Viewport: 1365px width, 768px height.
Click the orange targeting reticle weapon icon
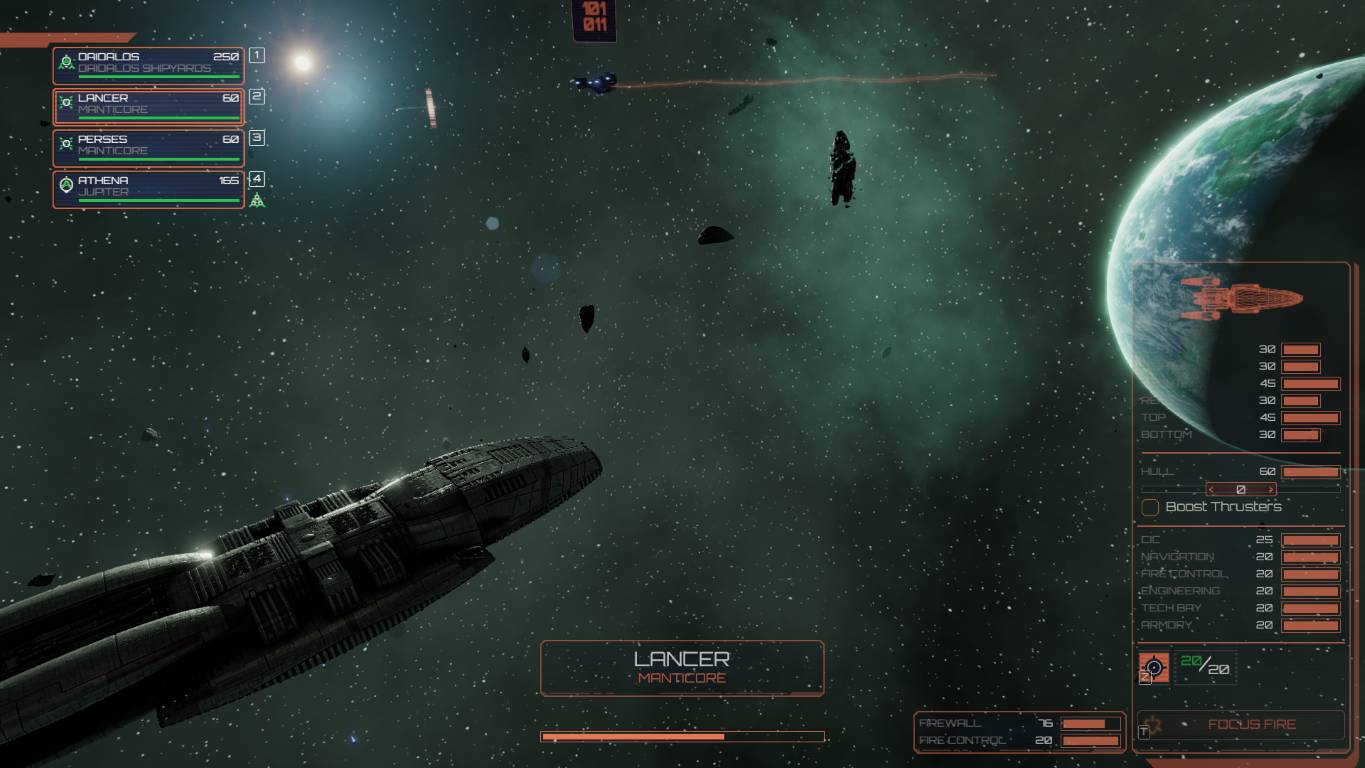click(1154, 667)
